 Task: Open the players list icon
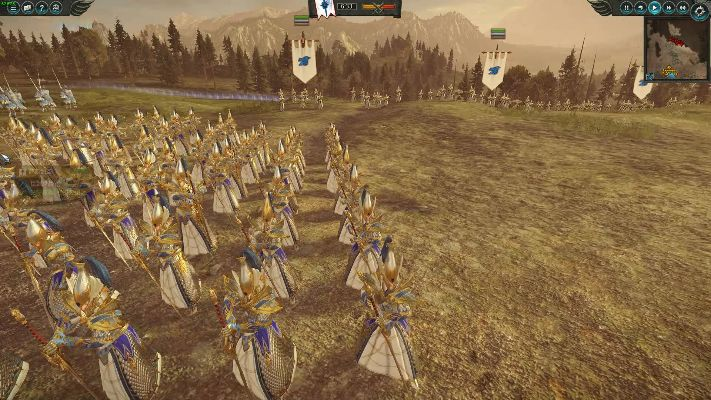56,7
